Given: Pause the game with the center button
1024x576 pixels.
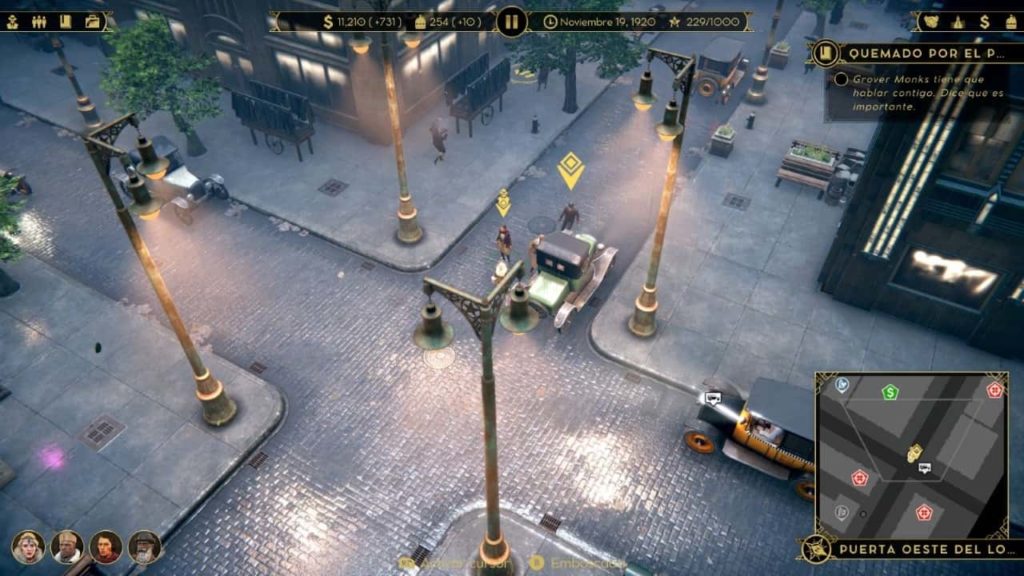Looking at the screenshot, I should pos(511,21).
